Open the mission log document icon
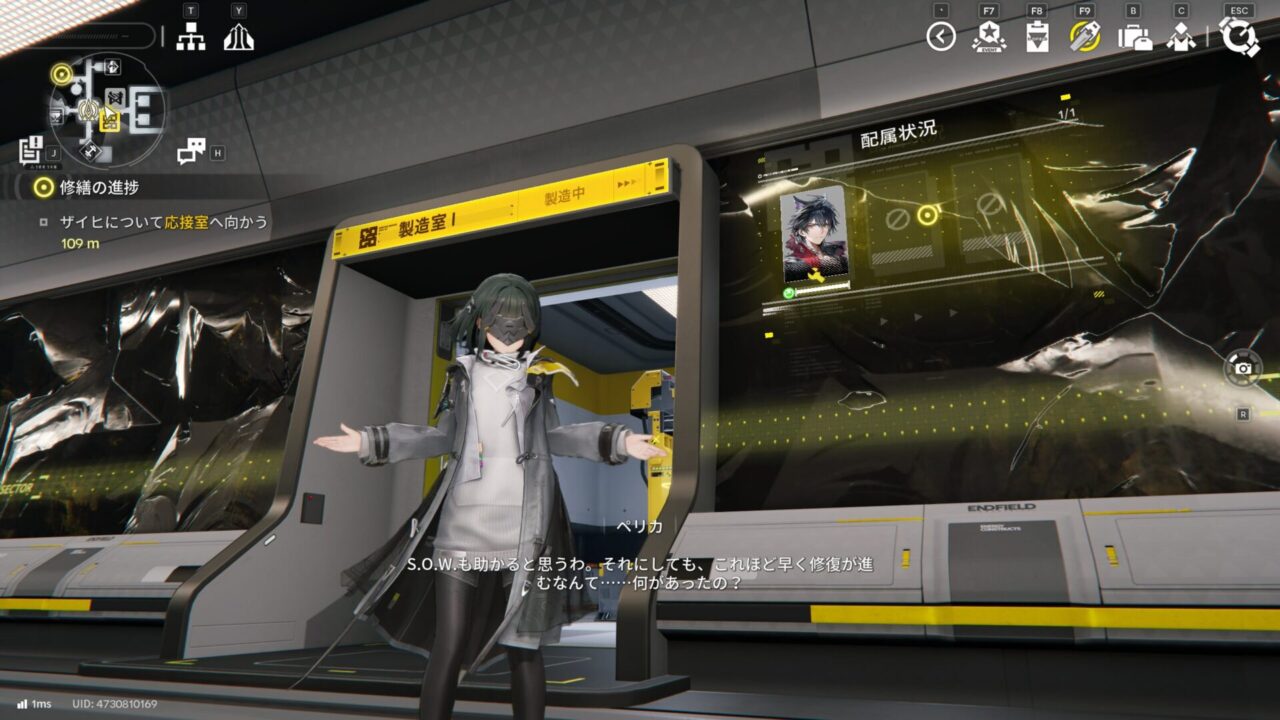Image resolution: width=1280 pixels, height=720 pixels. tap(31, 150)
